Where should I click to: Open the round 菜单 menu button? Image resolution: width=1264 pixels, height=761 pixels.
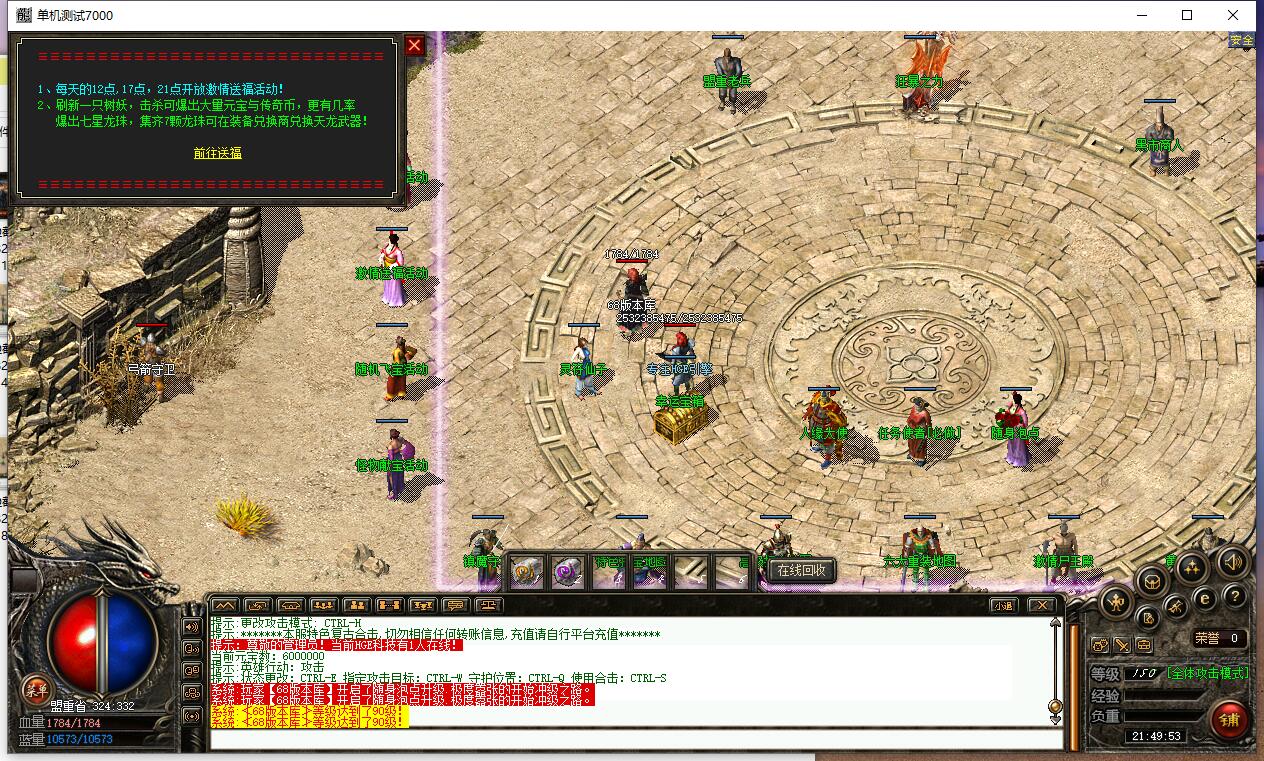coord(36,688)
